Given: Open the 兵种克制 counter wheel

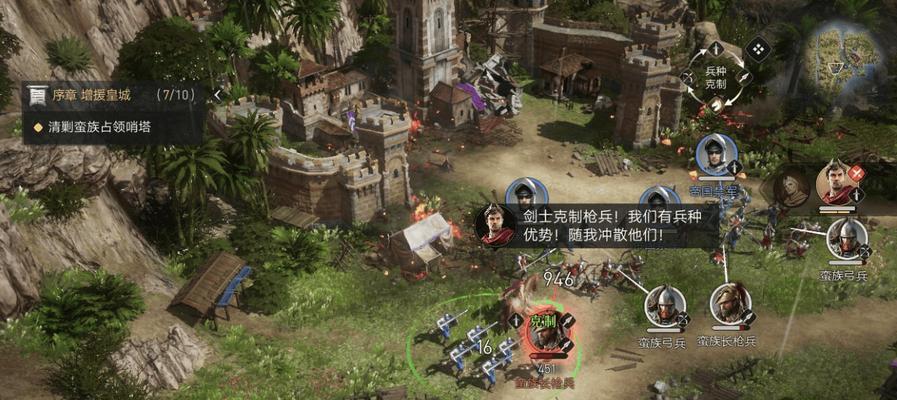Looking at the screenshot, I should [715, 75].
